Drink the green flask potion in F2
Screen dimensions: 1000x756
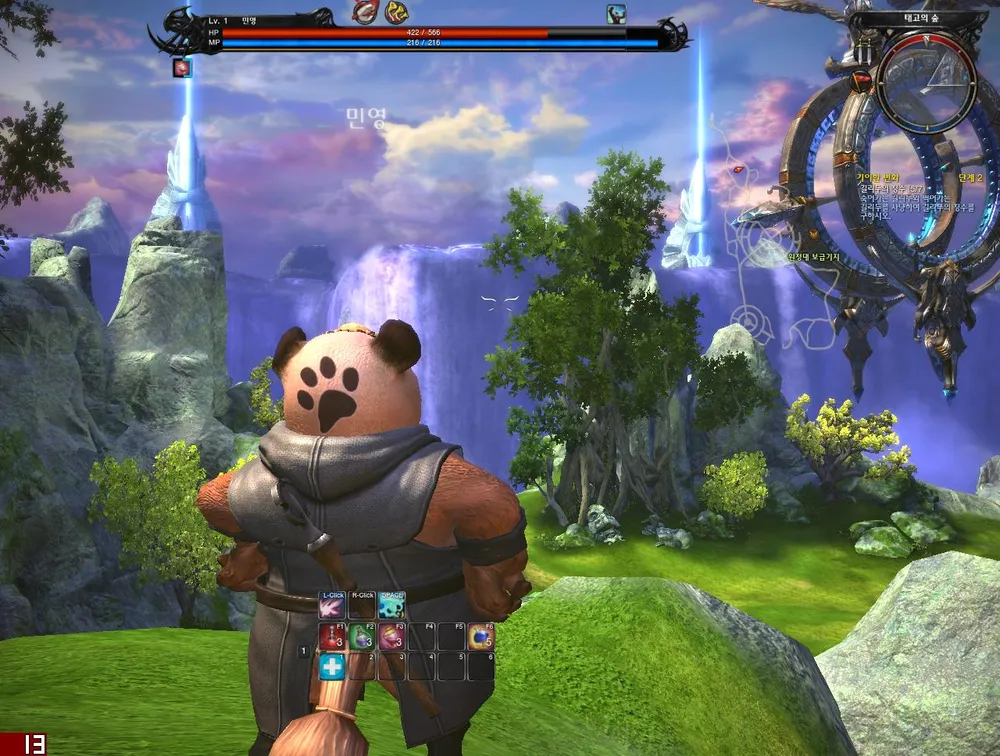tap(363, 637)
